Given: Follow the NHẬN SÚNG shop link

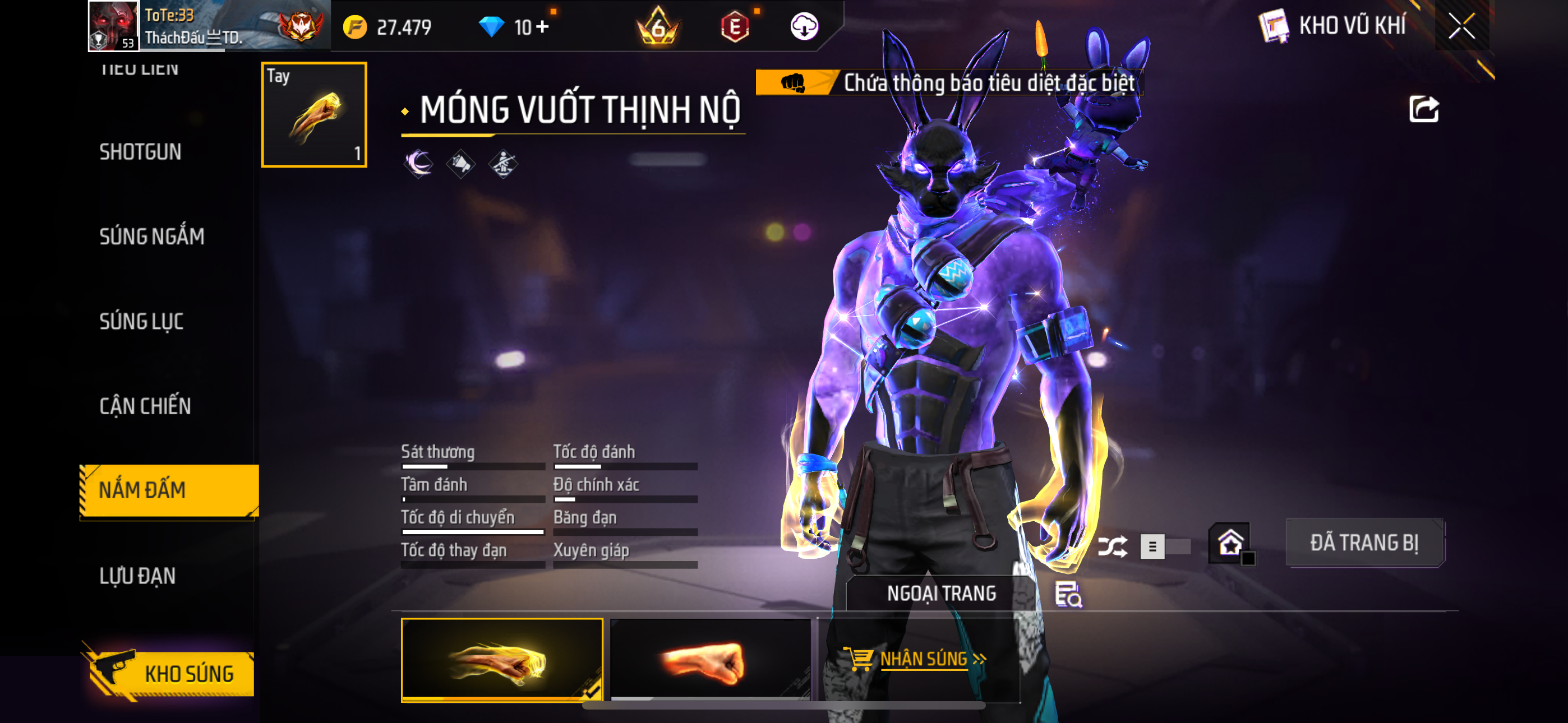Looking at the screenshot, I should [x=923, y=659].
